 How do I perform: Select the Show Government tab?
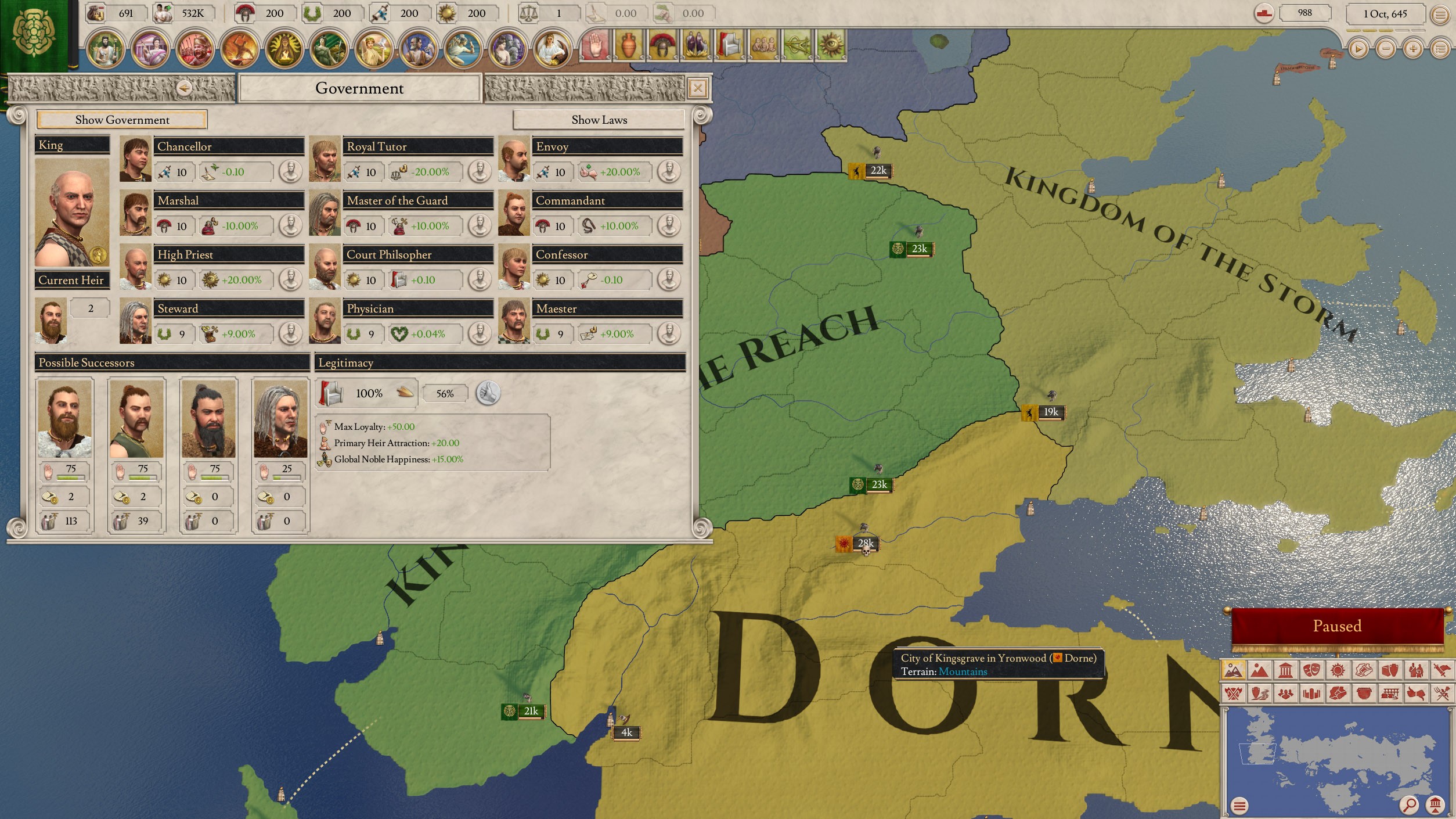(122, 120)
